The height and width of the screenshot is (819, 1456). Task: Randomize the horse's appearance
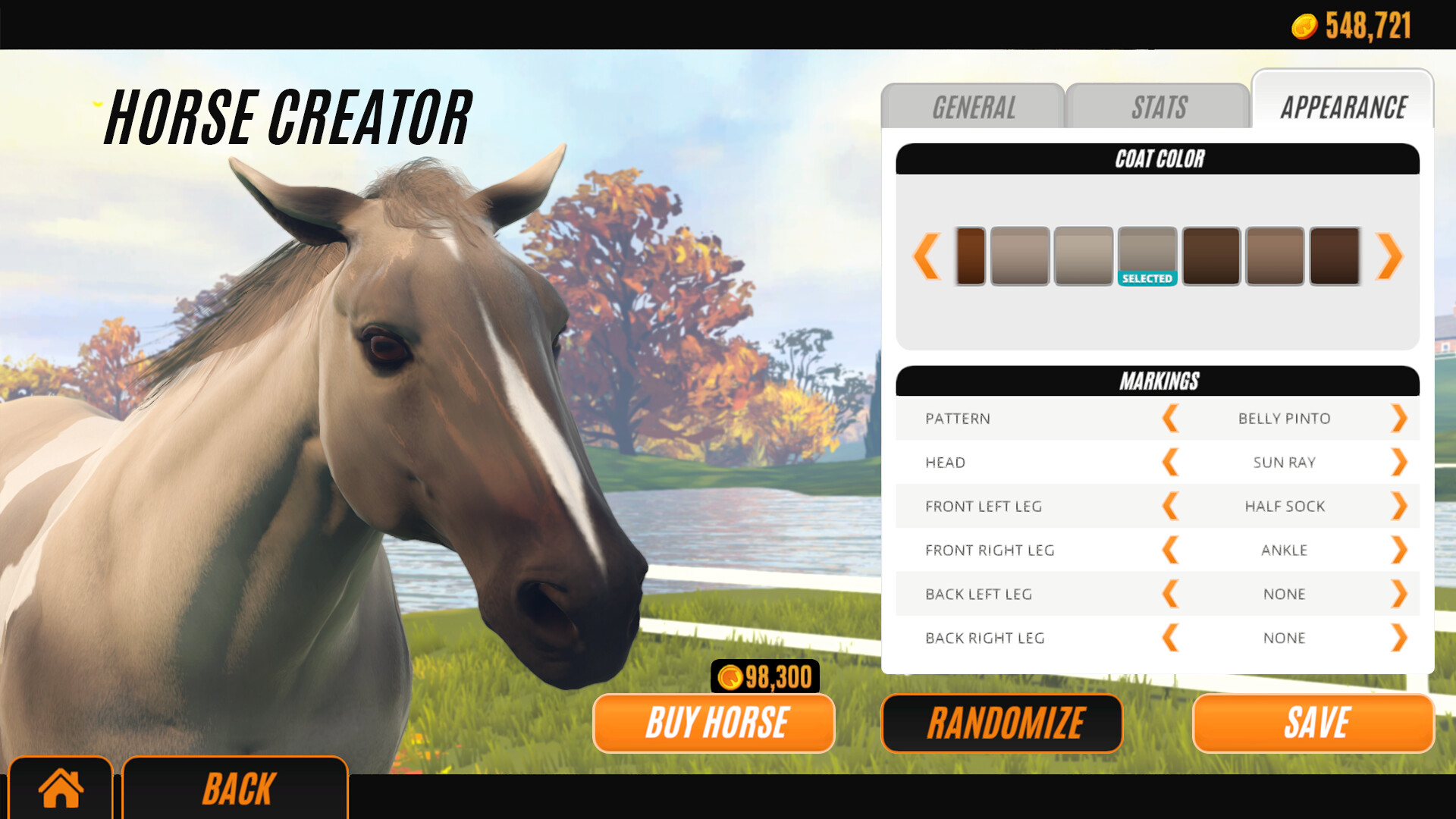coord(1003,723)
